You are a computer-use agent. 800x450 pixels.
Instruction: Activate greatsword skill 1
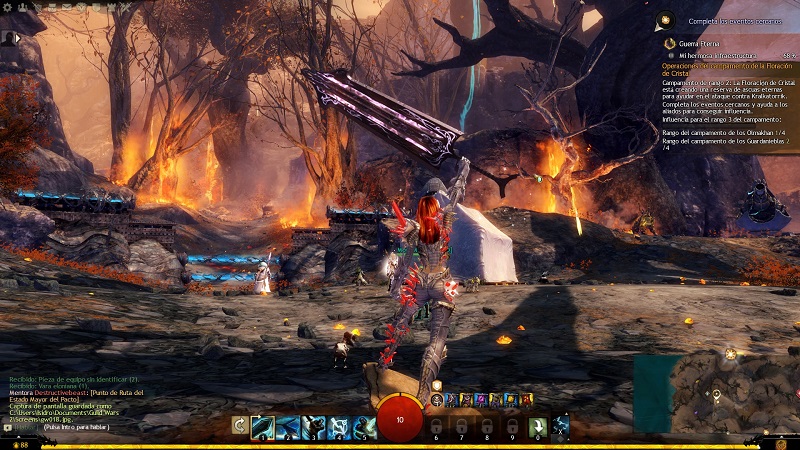coord(263,427)
